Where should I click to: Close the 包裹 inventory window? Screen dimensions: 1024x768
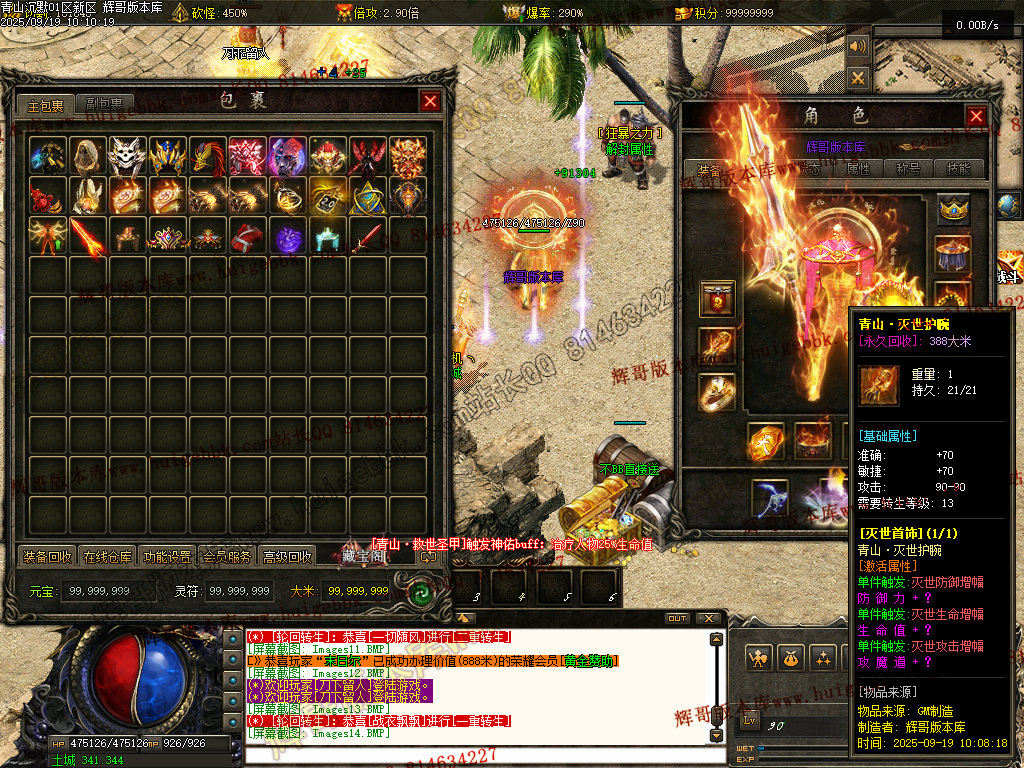(430, 101)
